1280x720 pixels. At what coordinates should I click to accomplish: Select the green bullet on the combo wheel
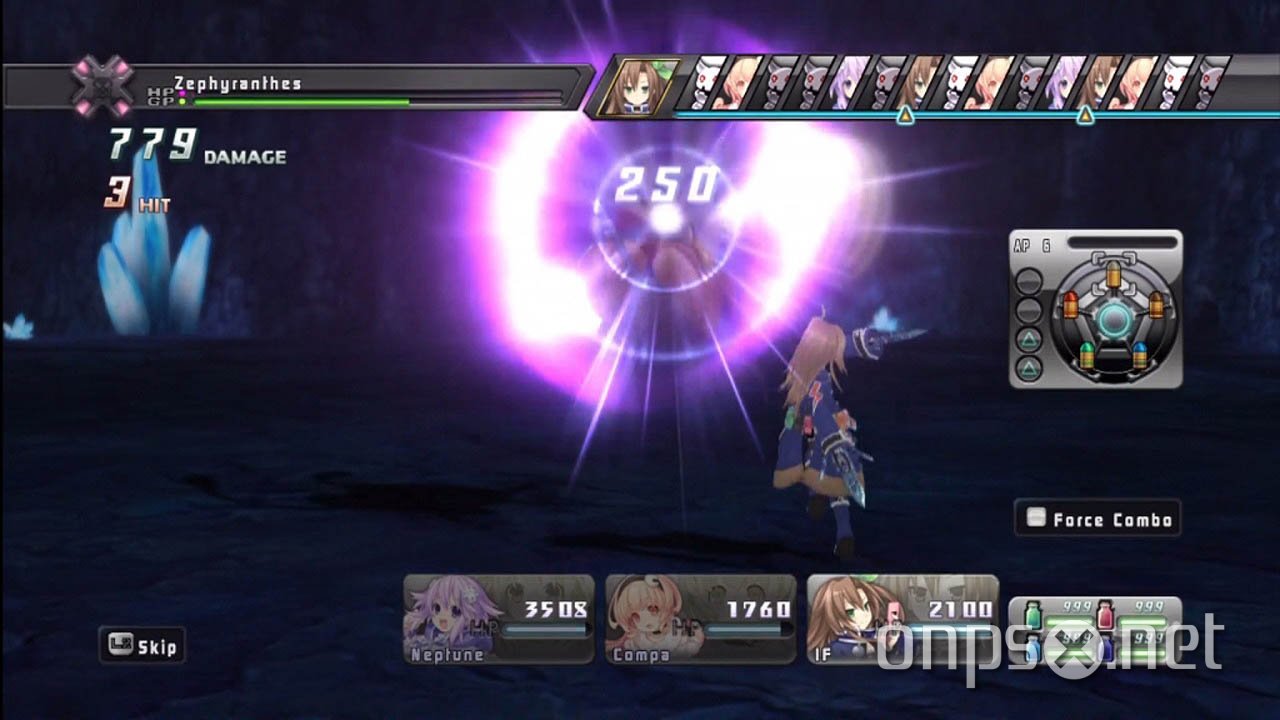tap(1089, 355)
